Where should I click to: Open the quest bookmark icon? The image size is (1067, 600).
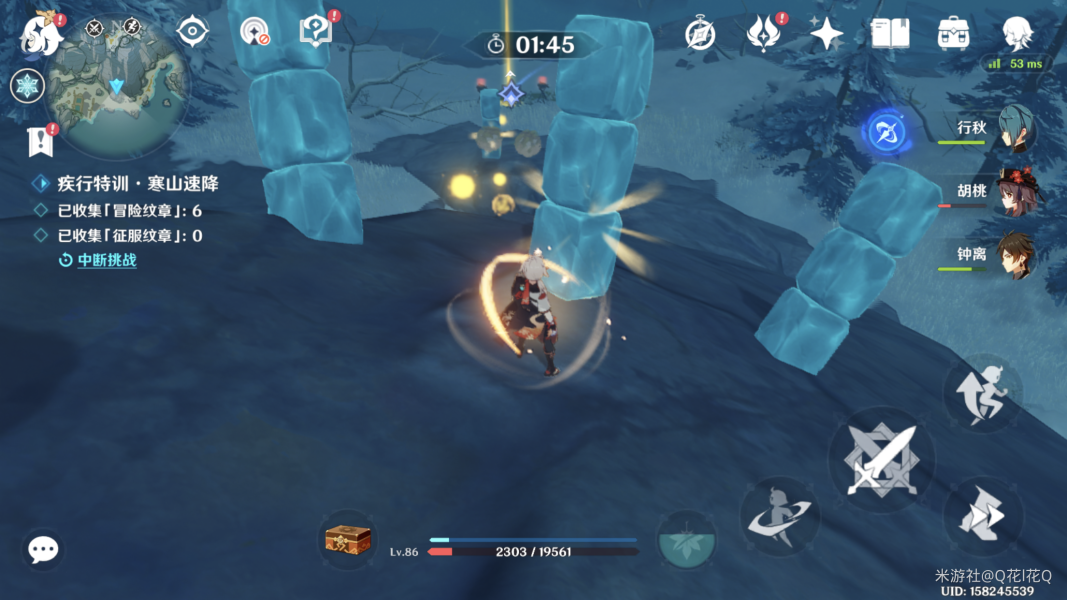[41, 143]
